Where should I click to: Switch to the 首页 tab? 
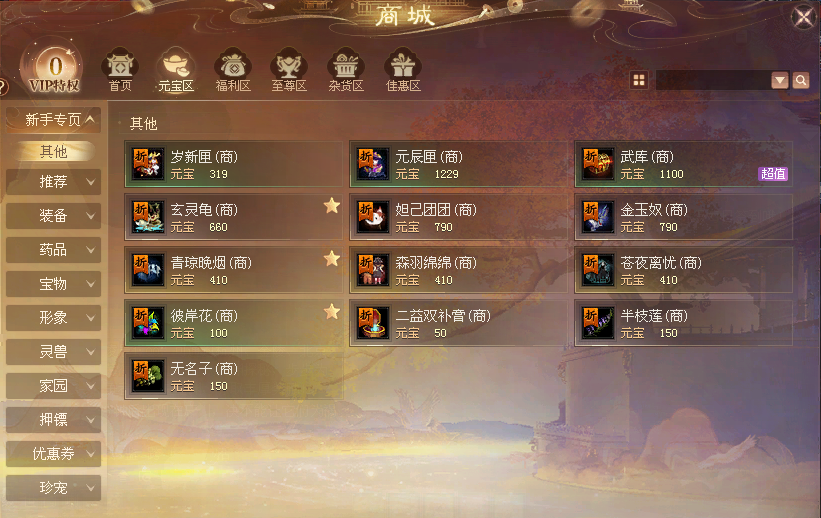coord(120,70)
